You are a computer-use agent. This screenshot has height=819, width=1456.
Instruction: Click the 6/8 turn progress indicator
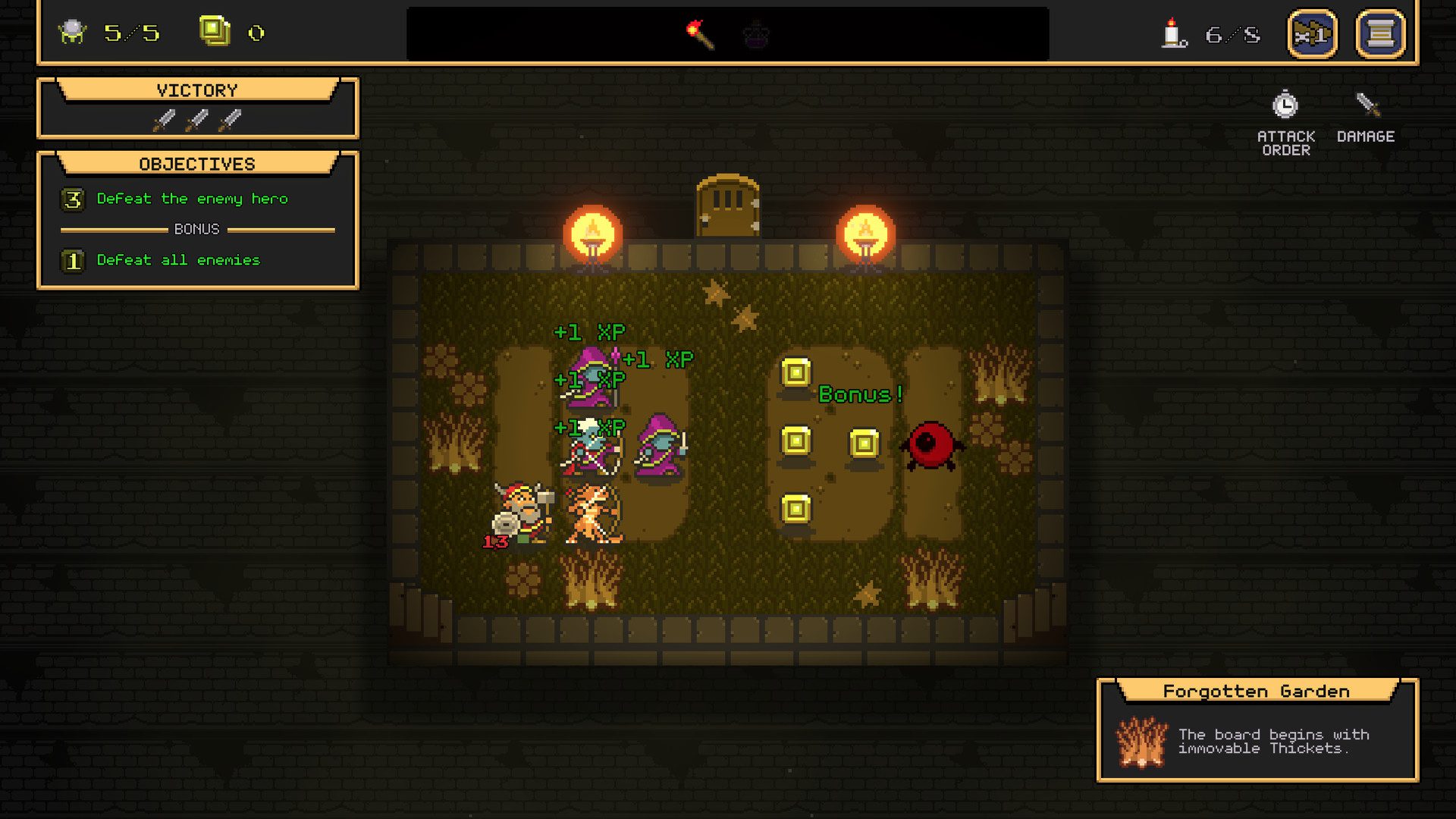[x=1228, y=33]
